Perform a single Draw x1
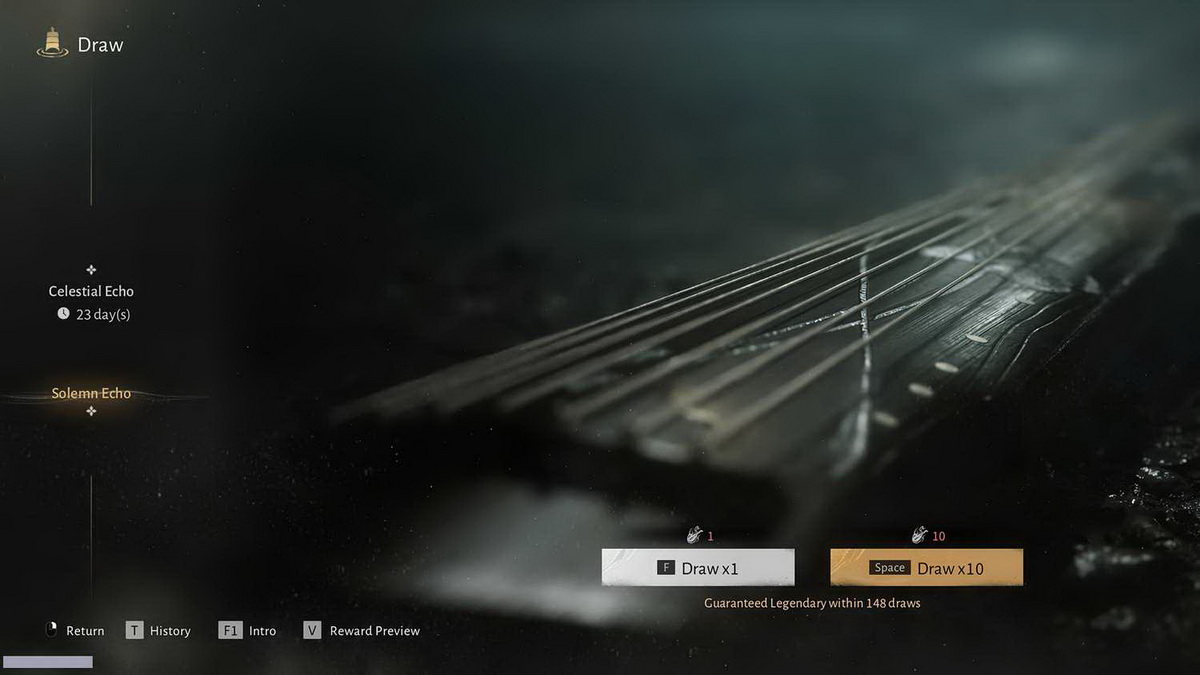 [698, 568]
